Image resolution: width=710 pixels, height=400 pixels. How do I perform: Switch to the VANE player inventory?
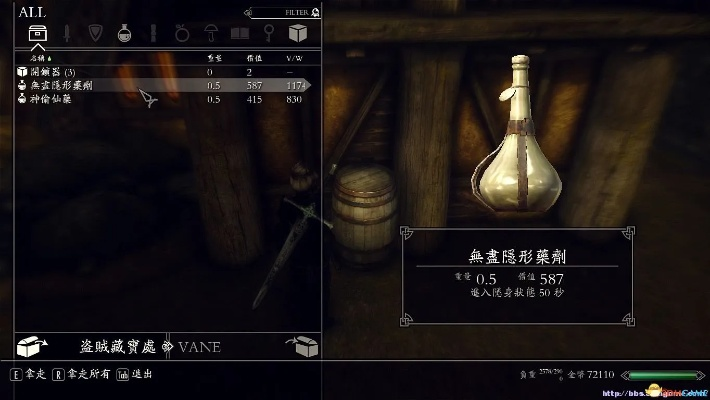(198, 347)
